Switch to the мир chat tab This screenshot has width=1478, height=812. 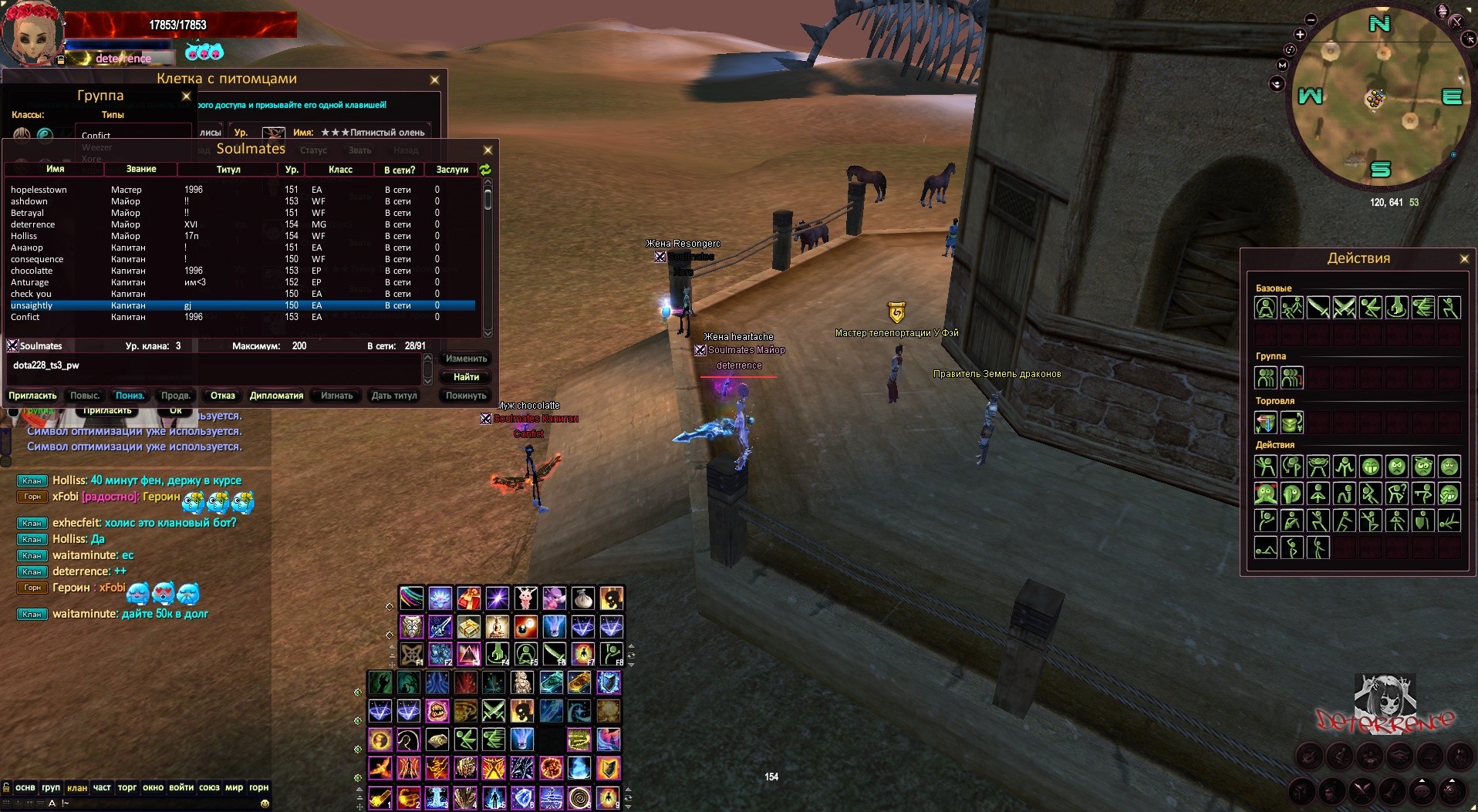(x=234, y=787)
